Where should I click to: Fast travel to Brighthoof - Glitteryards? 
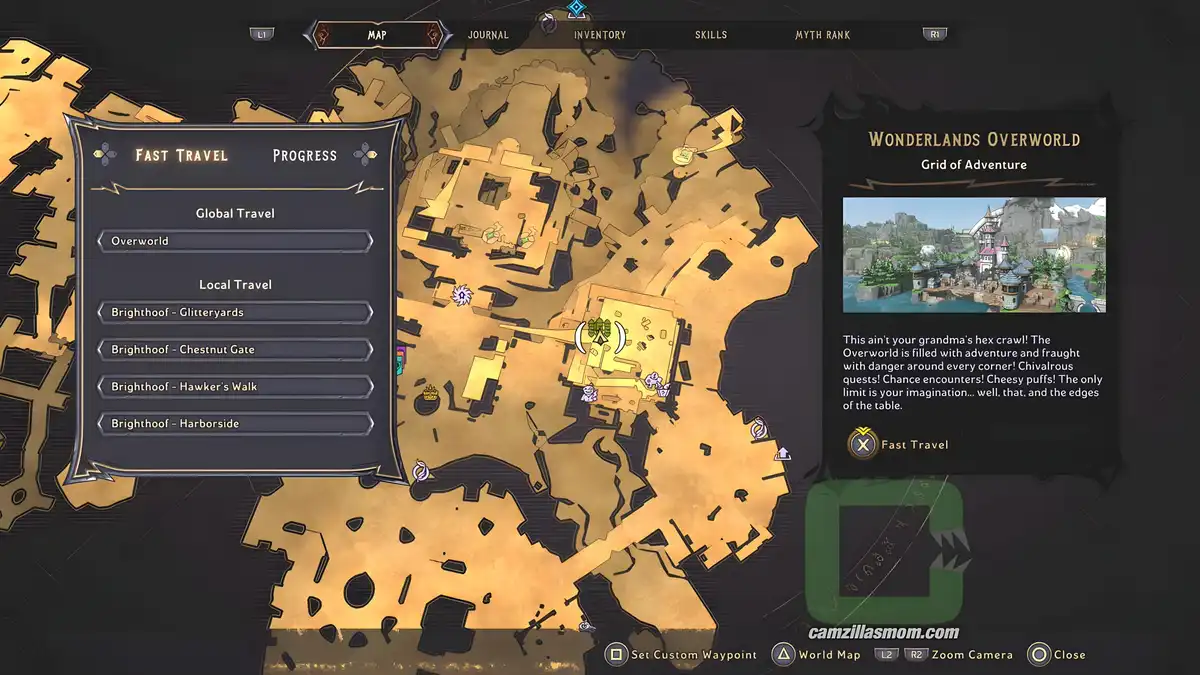235,312
